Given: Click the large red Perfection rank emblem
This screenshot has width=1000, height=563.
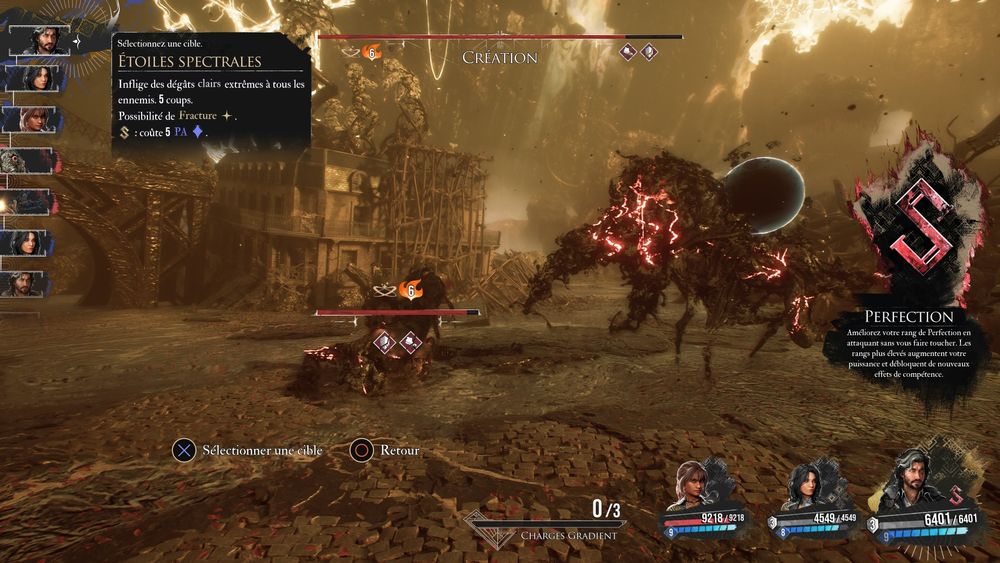Looking at the screenshot, I should click(914, 230).
